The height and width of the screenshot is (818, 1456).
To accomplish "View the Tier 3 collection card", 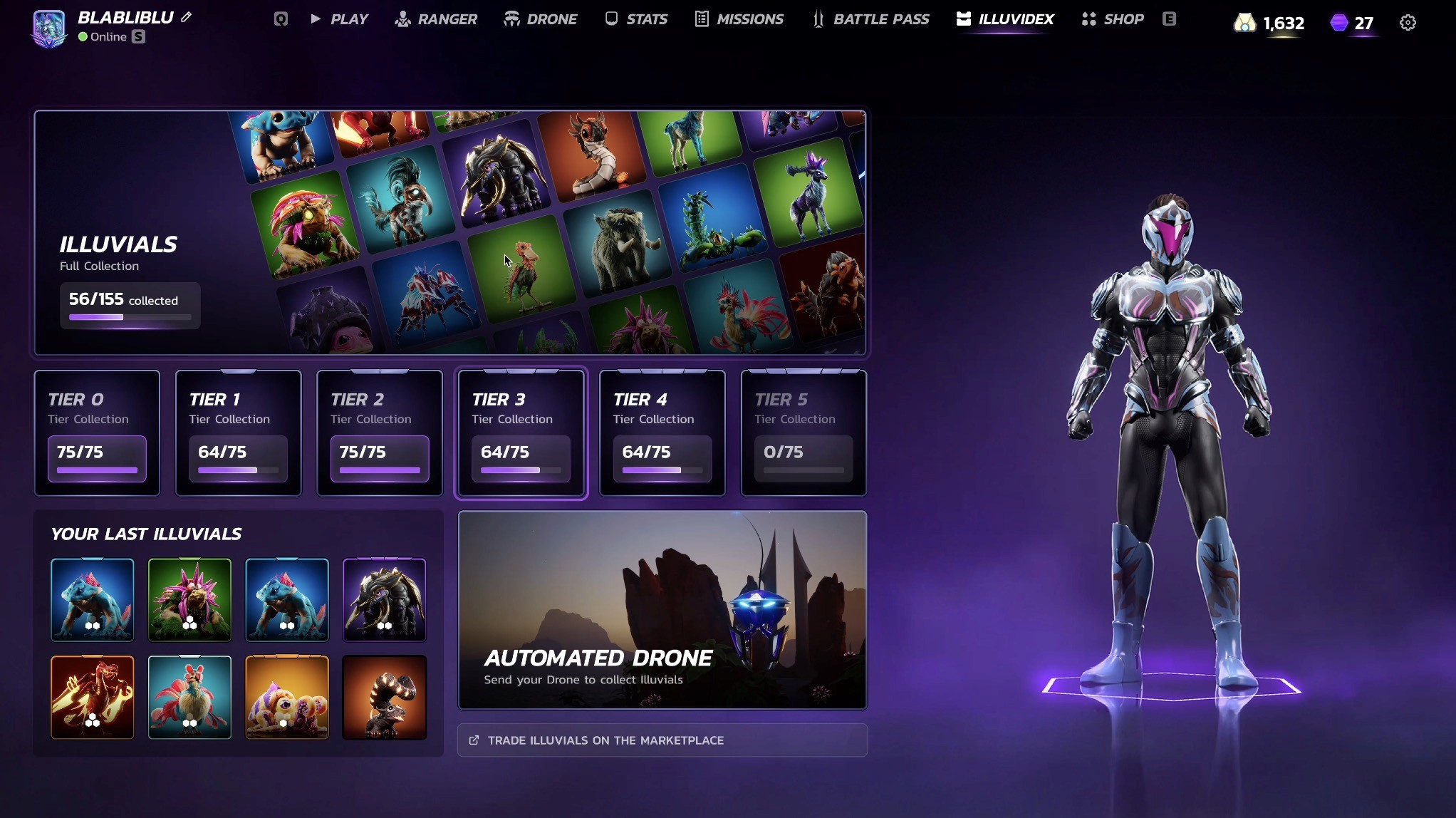I will 521,433.
